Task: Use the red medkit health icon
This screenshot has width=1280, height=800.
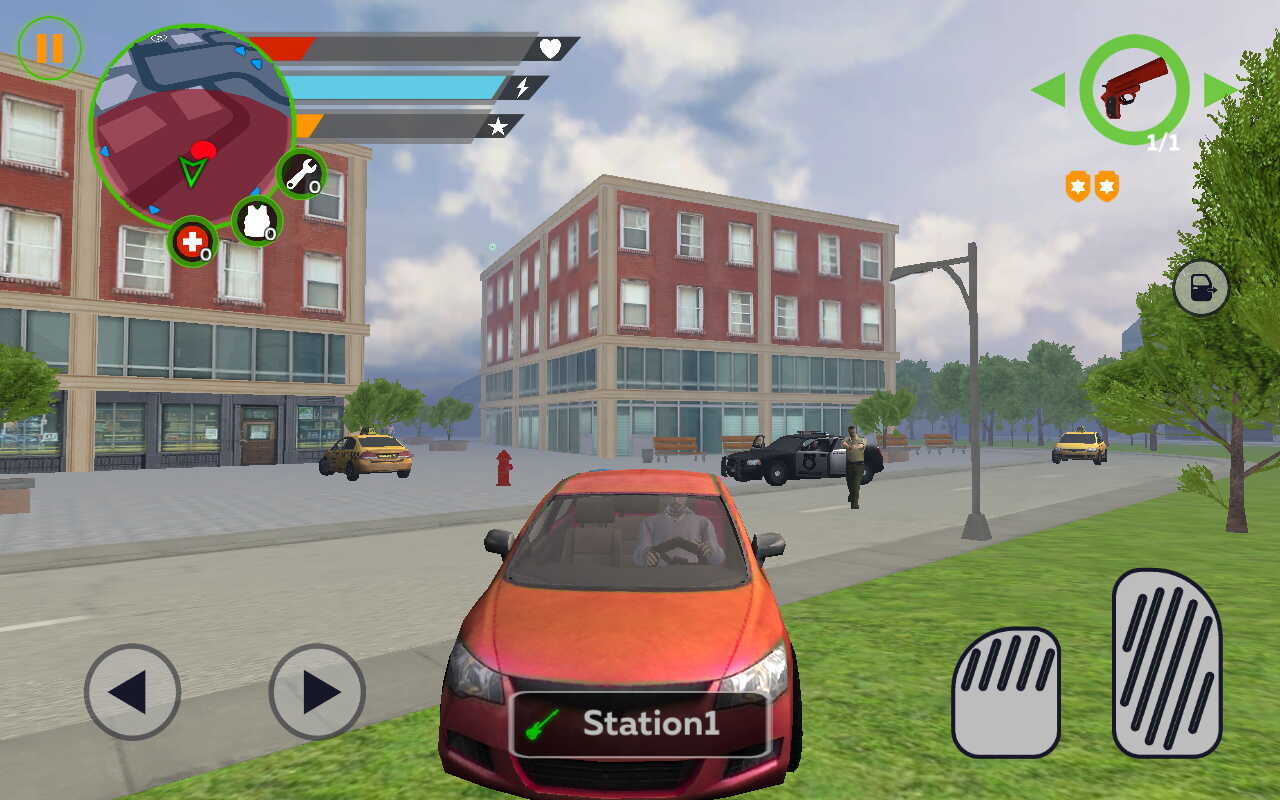Action: 192,241
